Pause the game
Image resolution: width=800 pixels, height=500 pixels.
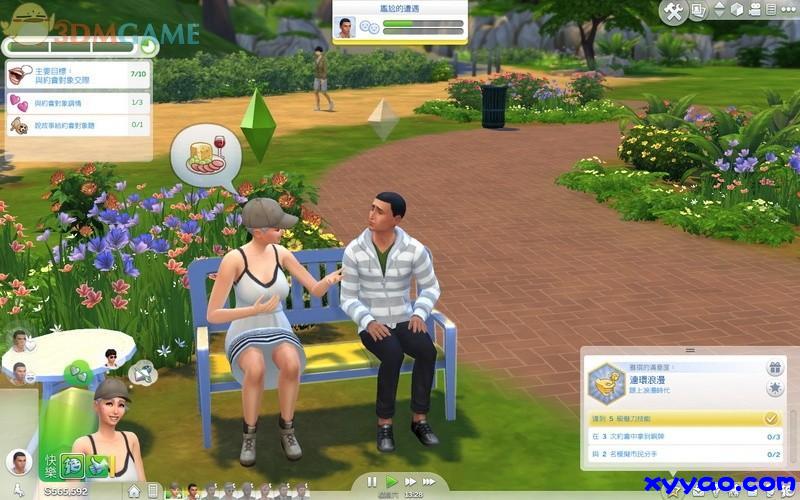373,482
